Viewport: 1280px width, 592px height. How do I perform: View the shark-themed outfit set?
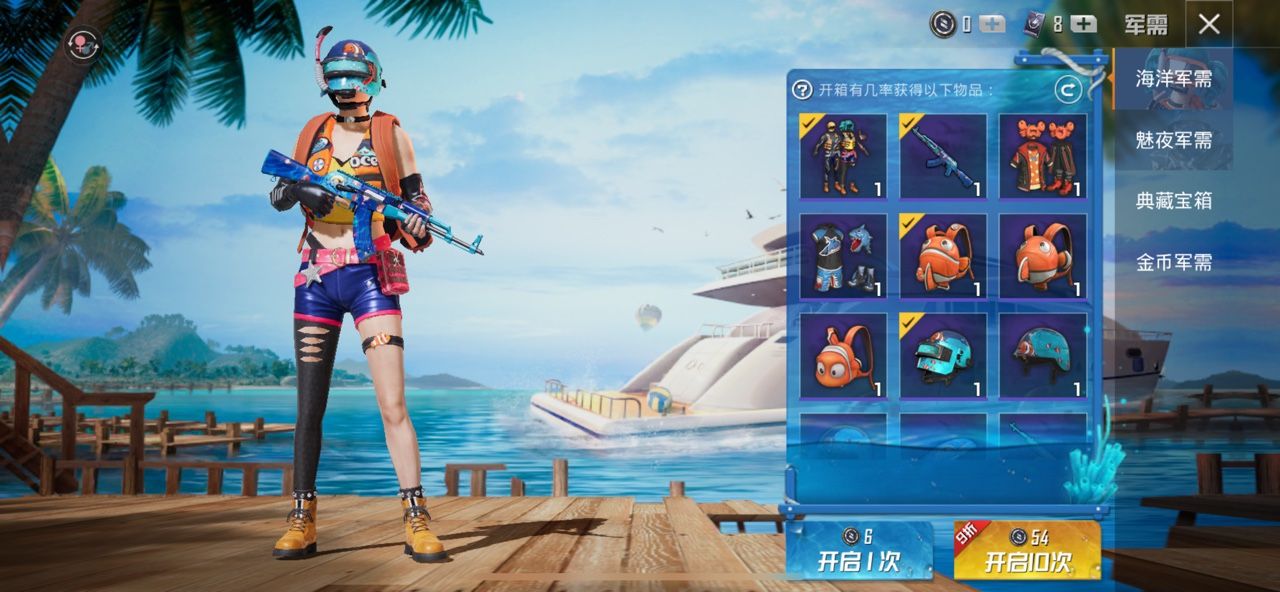click(843, 256)
